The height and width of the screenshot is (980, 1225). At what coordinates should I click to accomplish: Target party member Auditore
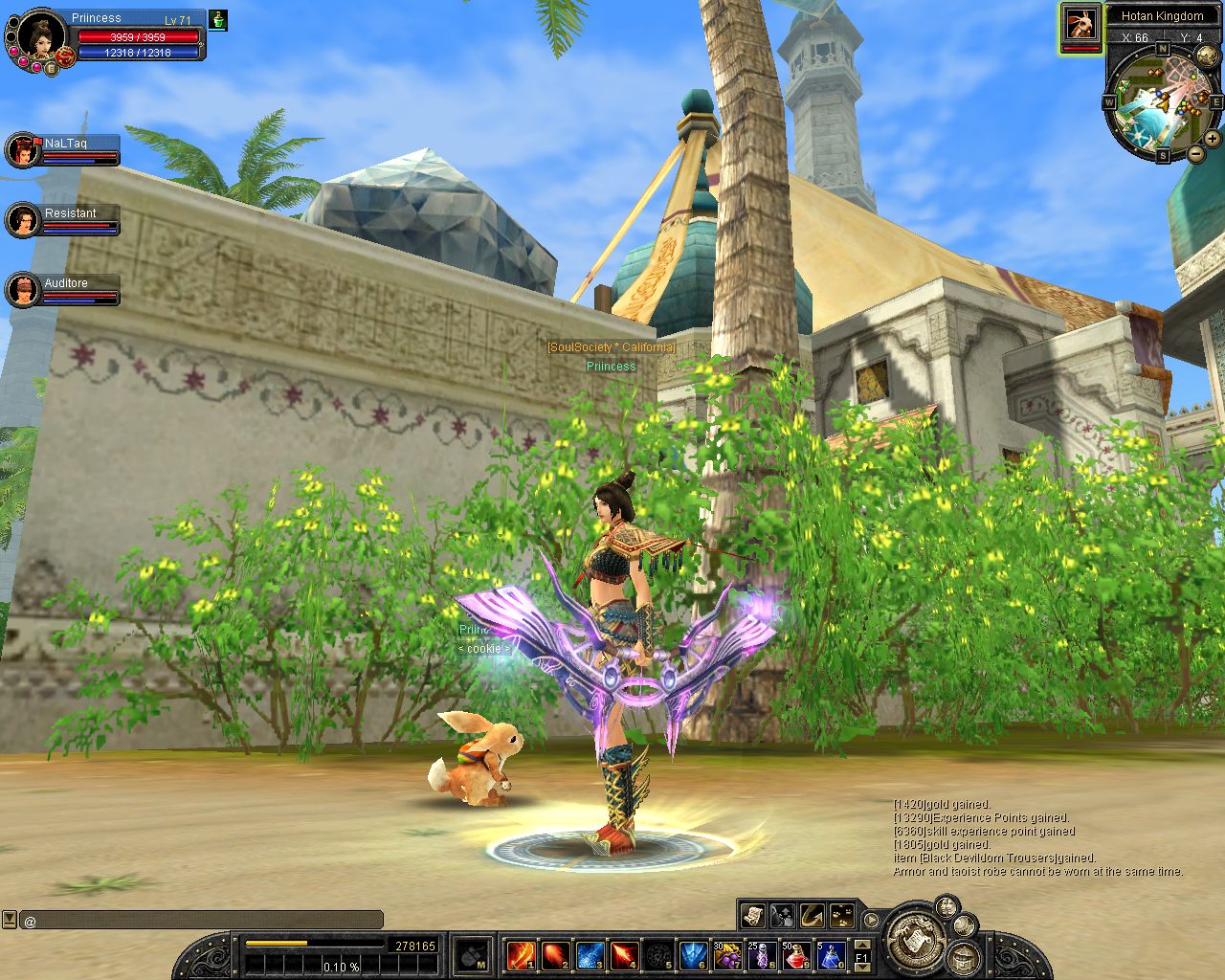(x=22, y=290)
